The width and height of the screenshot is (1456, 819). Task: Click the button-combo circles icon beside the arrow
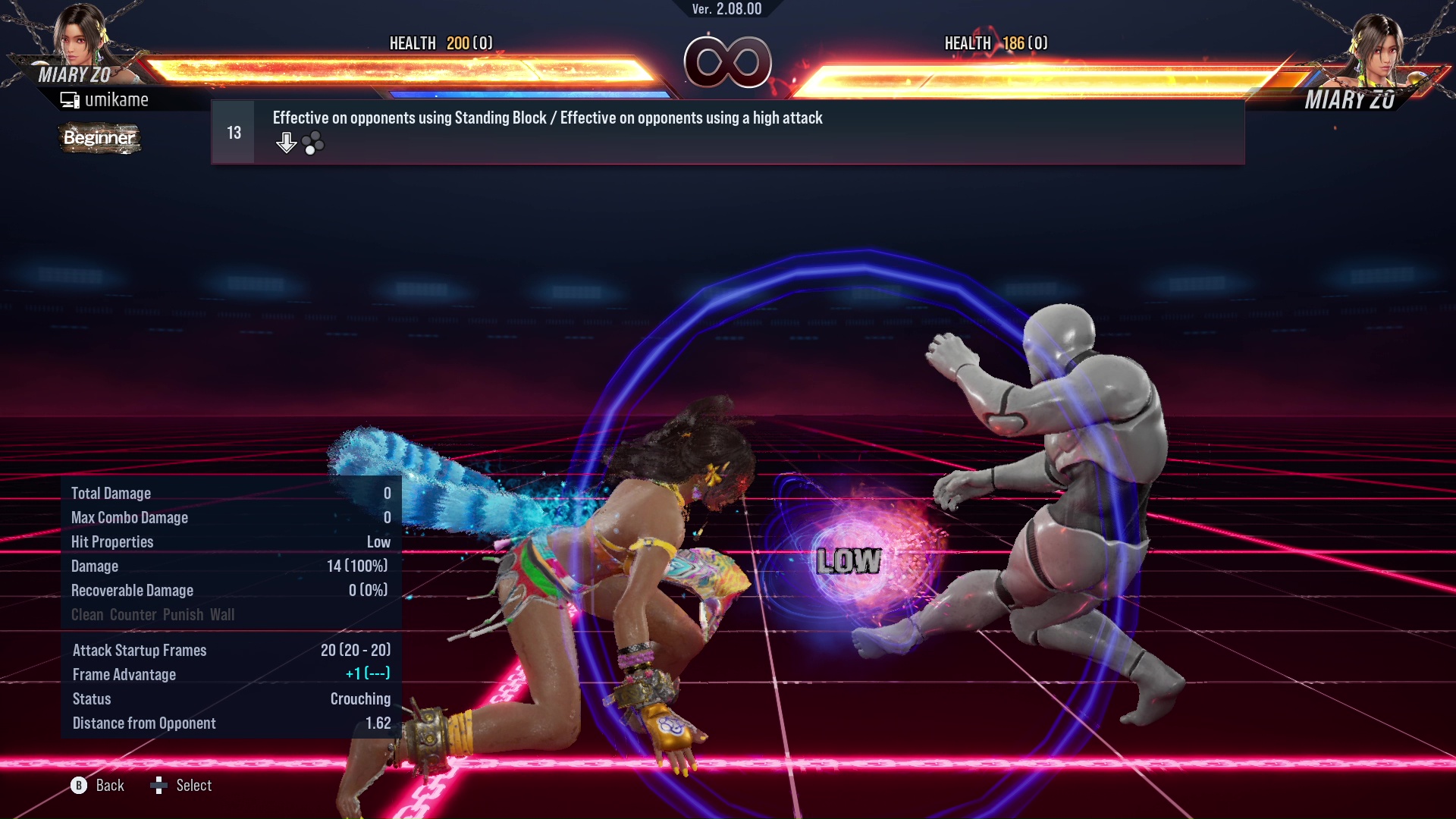[313, 141]
